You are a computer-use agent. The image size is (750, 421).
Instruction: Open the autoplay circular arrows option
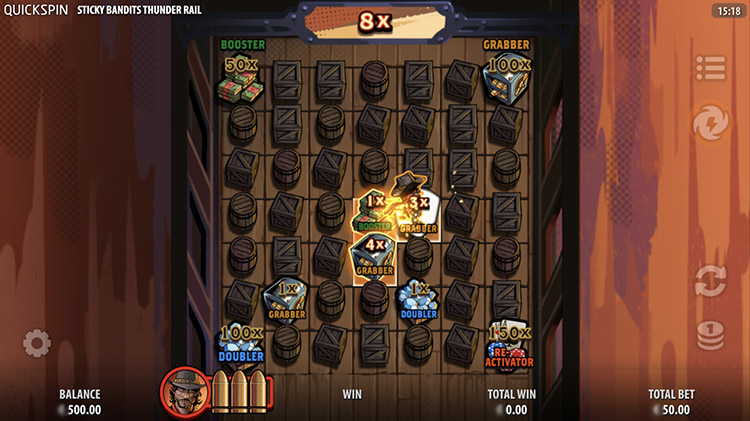pos(711,278)
